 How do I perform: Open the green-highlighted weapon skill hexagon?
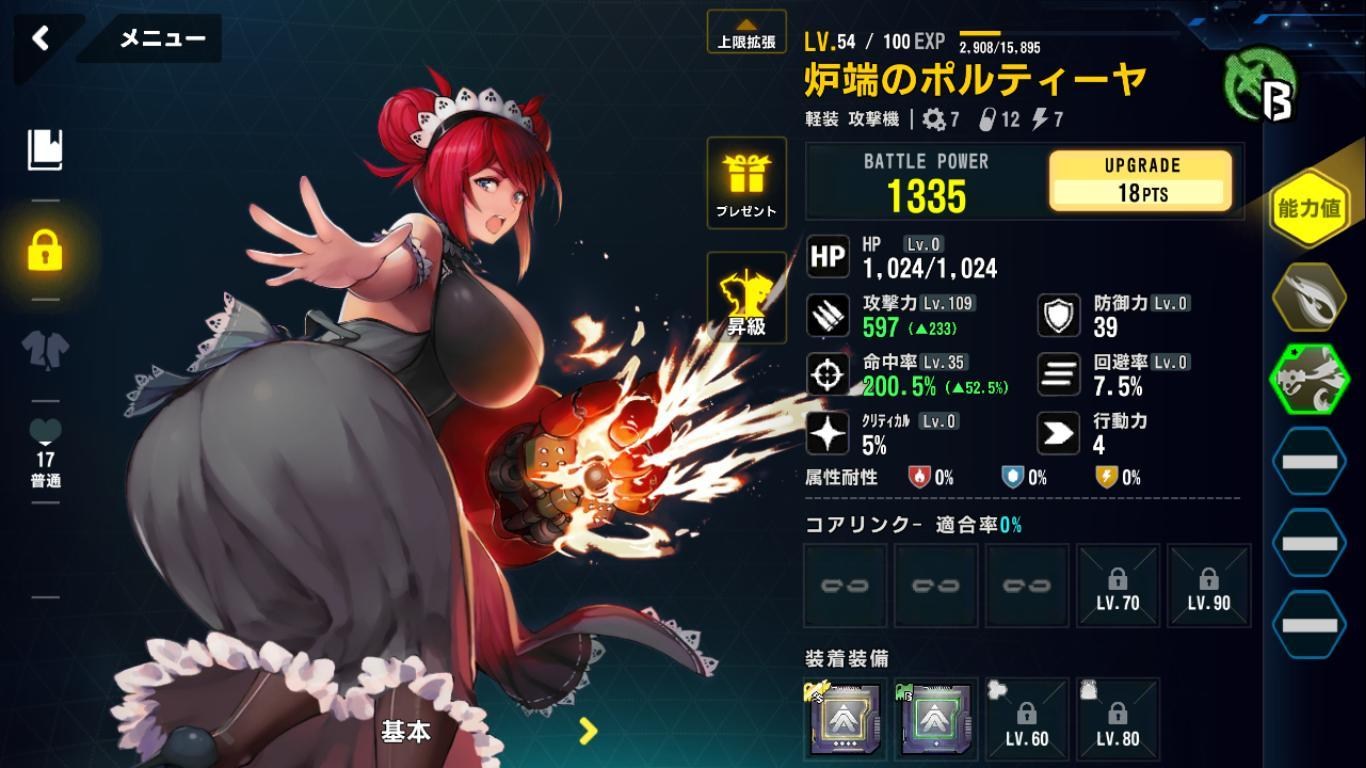tap(1310, 378)
